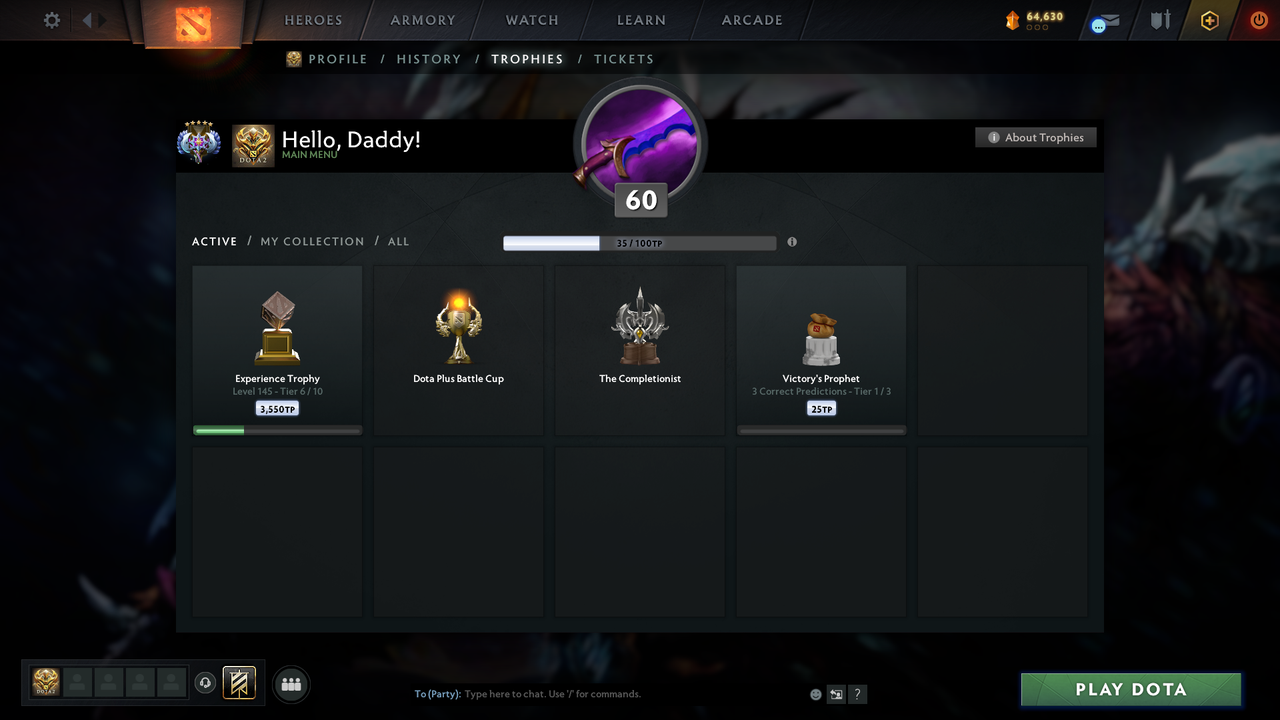Click the headphones voice icon in party bar

(207, 683)
